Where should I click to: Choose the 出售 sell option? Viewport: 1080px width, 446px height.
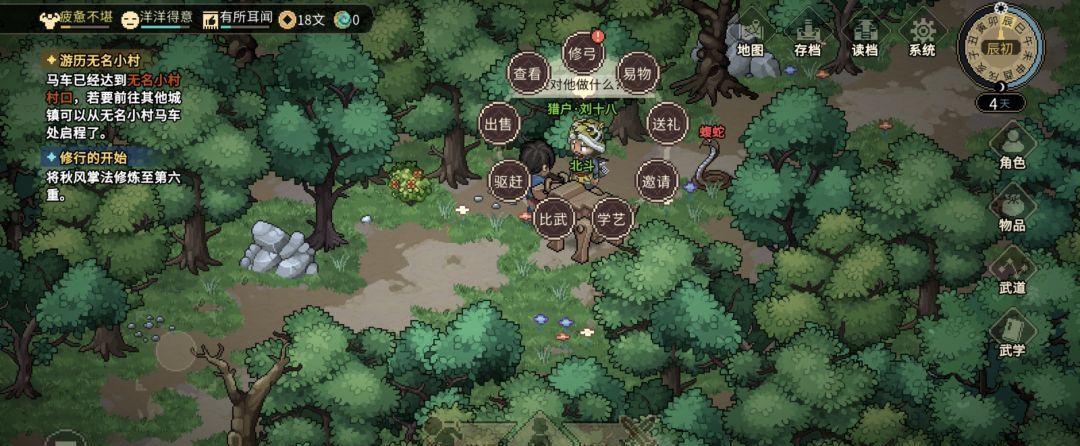(497, 124)
